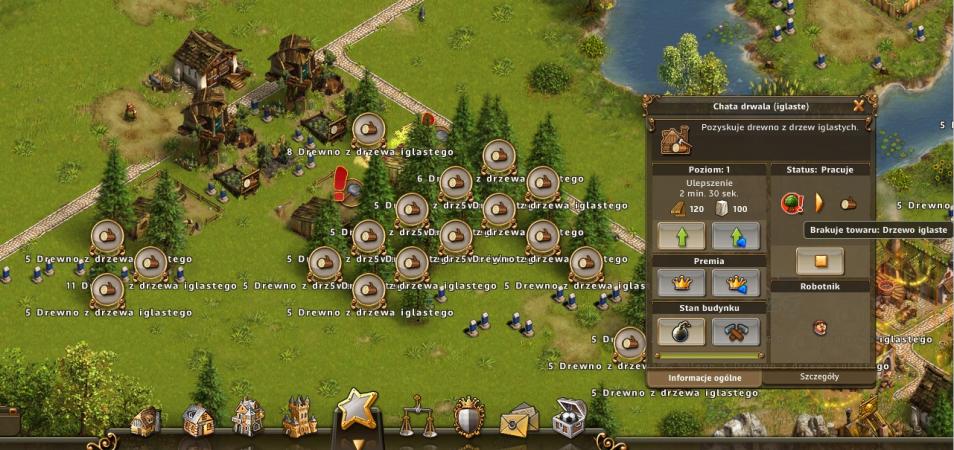Apply the crown with gem premium bonus

point(736,283)
